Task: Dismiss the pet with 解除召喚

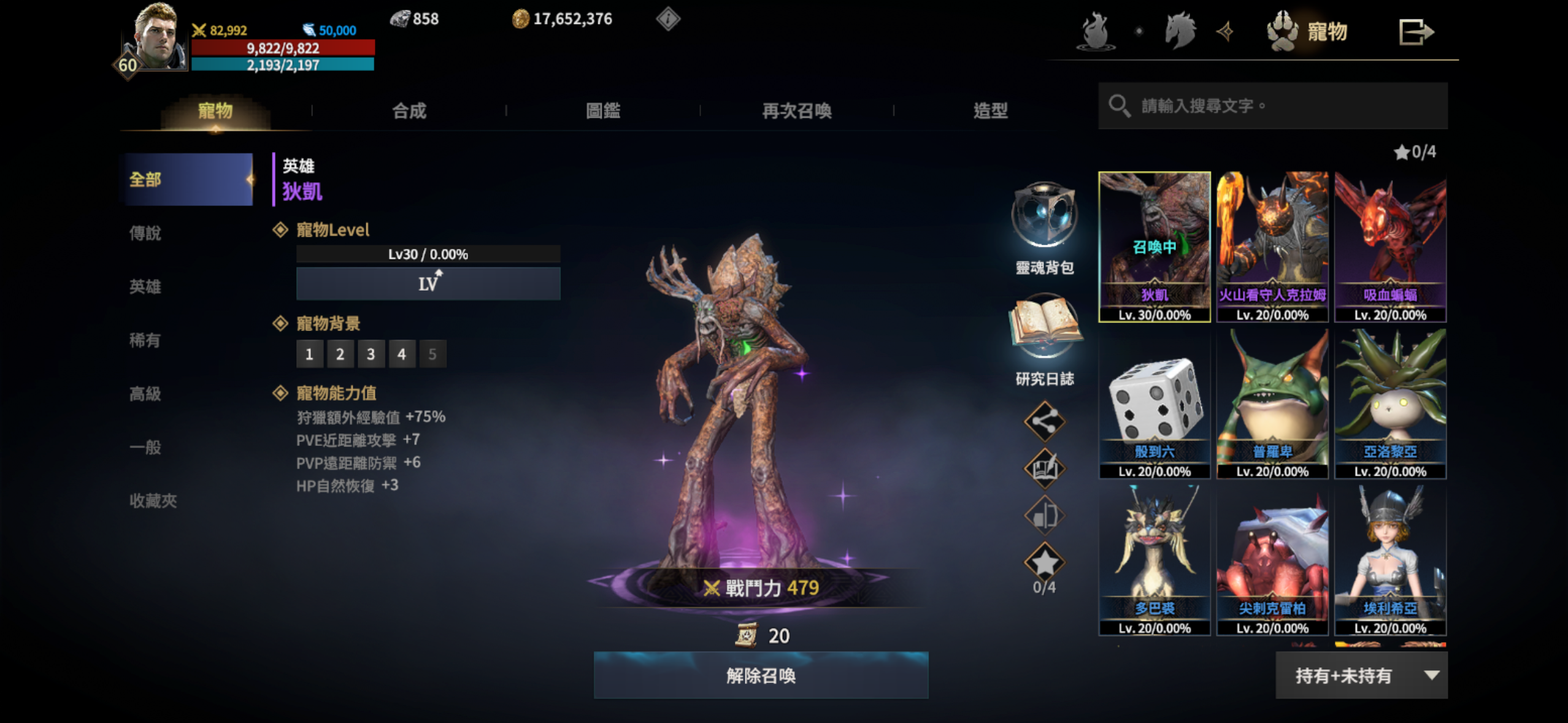Action: [761, 675]
